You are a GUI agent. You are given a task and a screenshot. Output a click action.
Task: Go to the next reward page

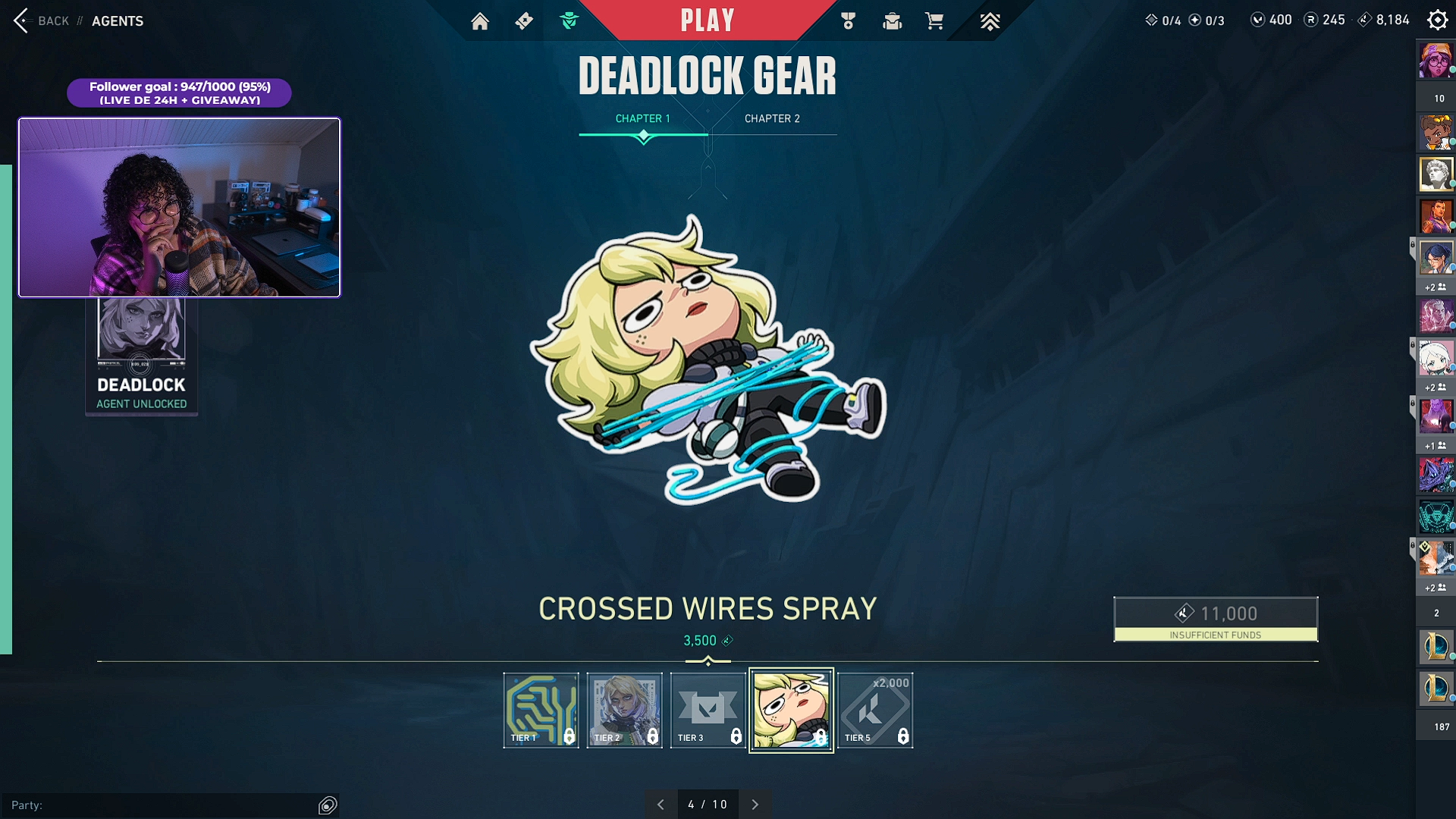(x=755, y=805)
